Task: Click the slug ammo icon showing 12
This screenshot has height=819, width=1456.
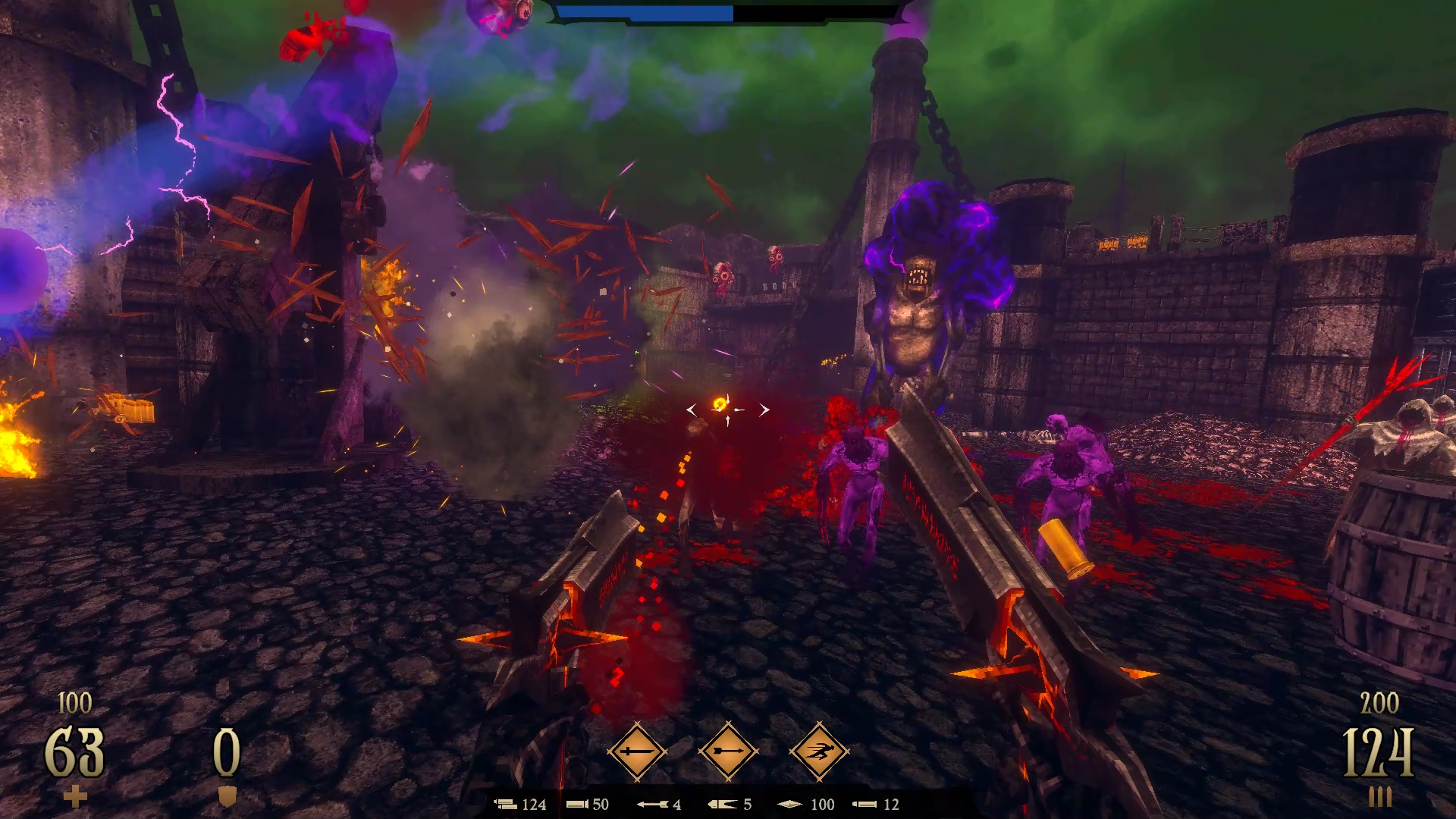Action: point(864,805)
